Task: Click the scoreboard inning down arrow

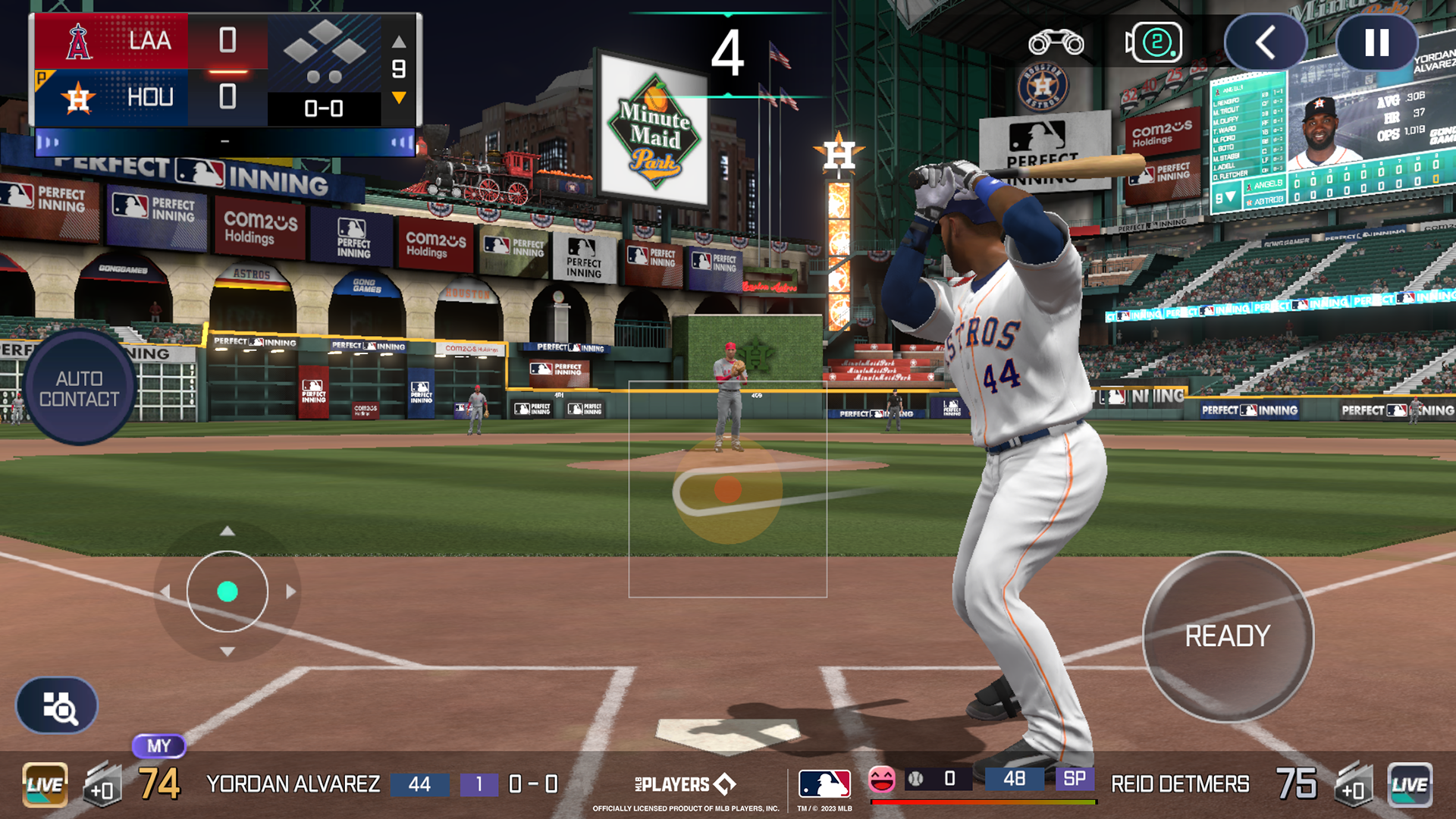Action: (x=399, y=98)
